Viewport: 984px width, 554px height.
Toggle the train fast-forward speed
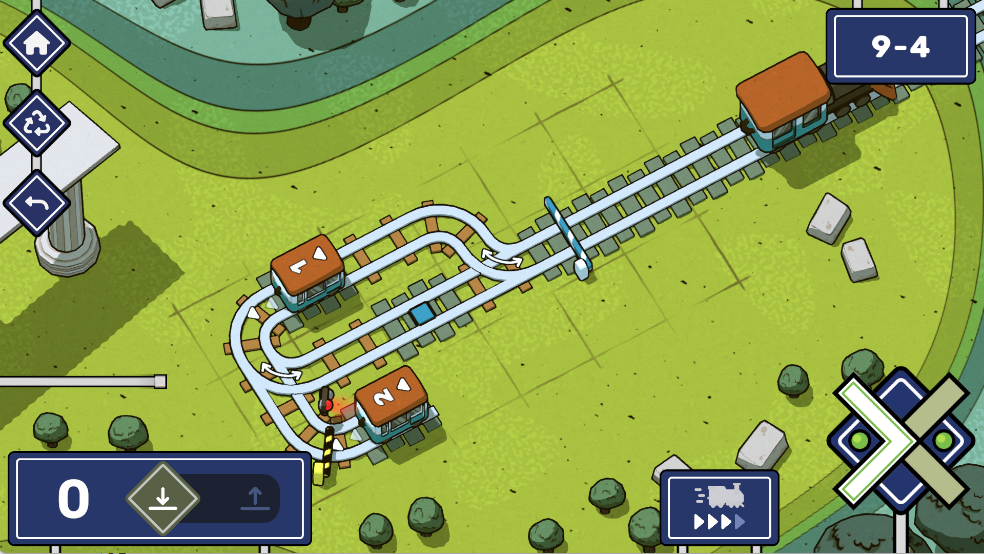[x=719, y=507]
